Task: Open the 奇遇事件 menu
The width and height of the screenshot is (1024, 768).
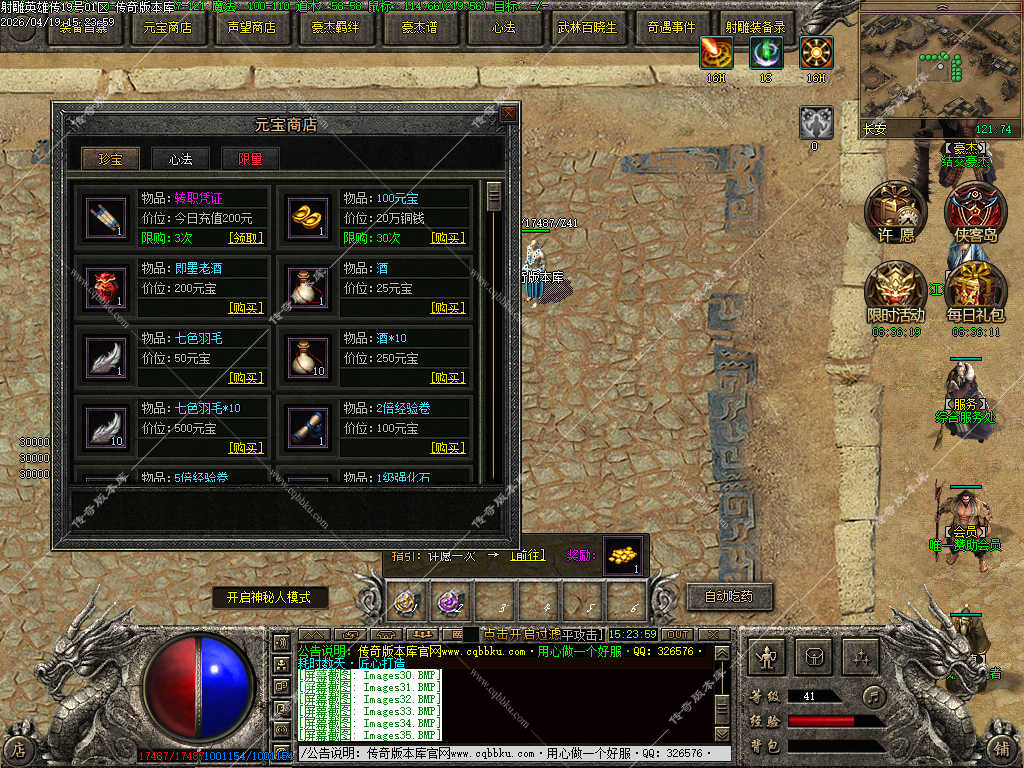Action: [671, 28]
